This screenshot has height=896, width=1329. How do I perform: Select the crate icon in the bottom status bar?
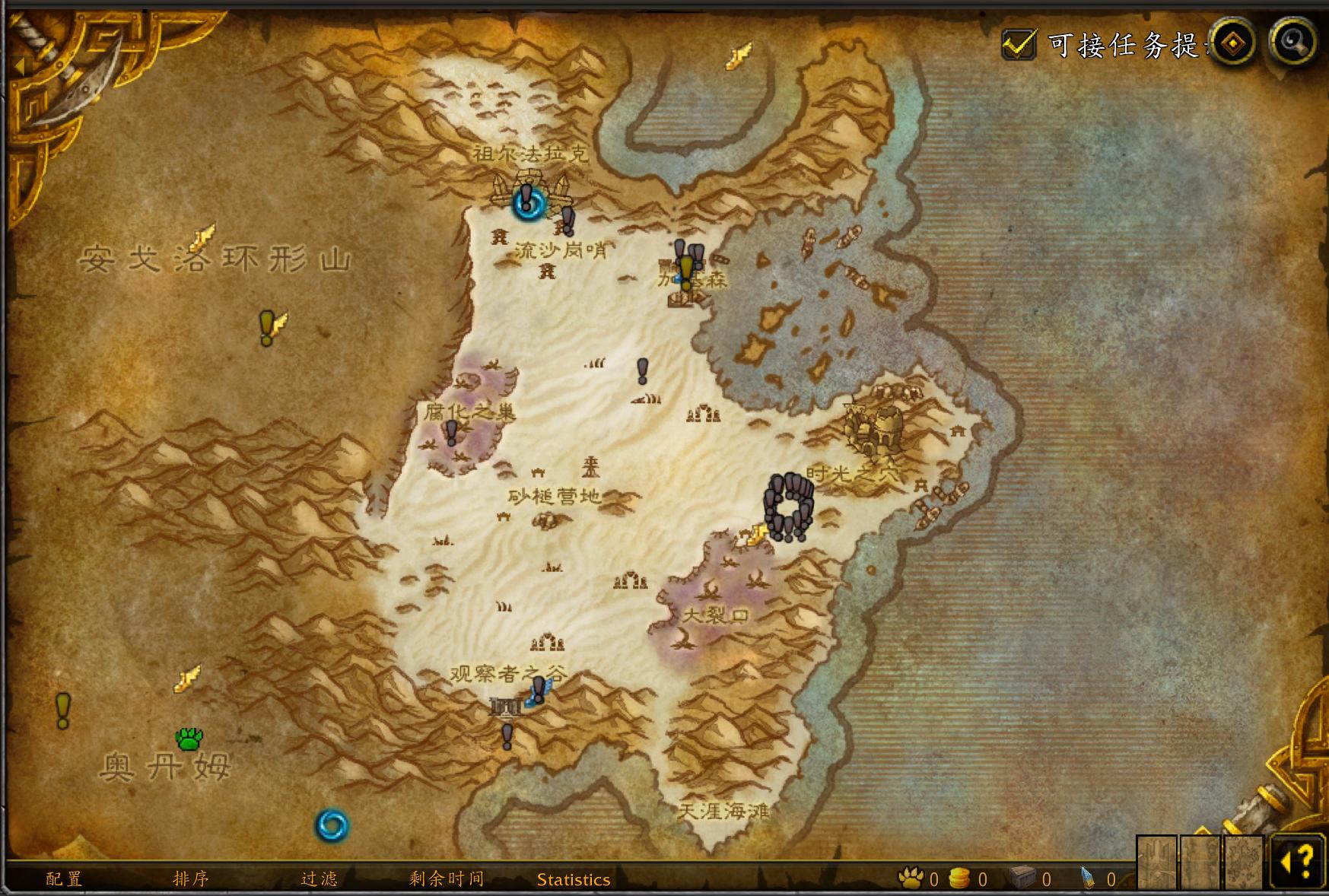pos(1022,875)
